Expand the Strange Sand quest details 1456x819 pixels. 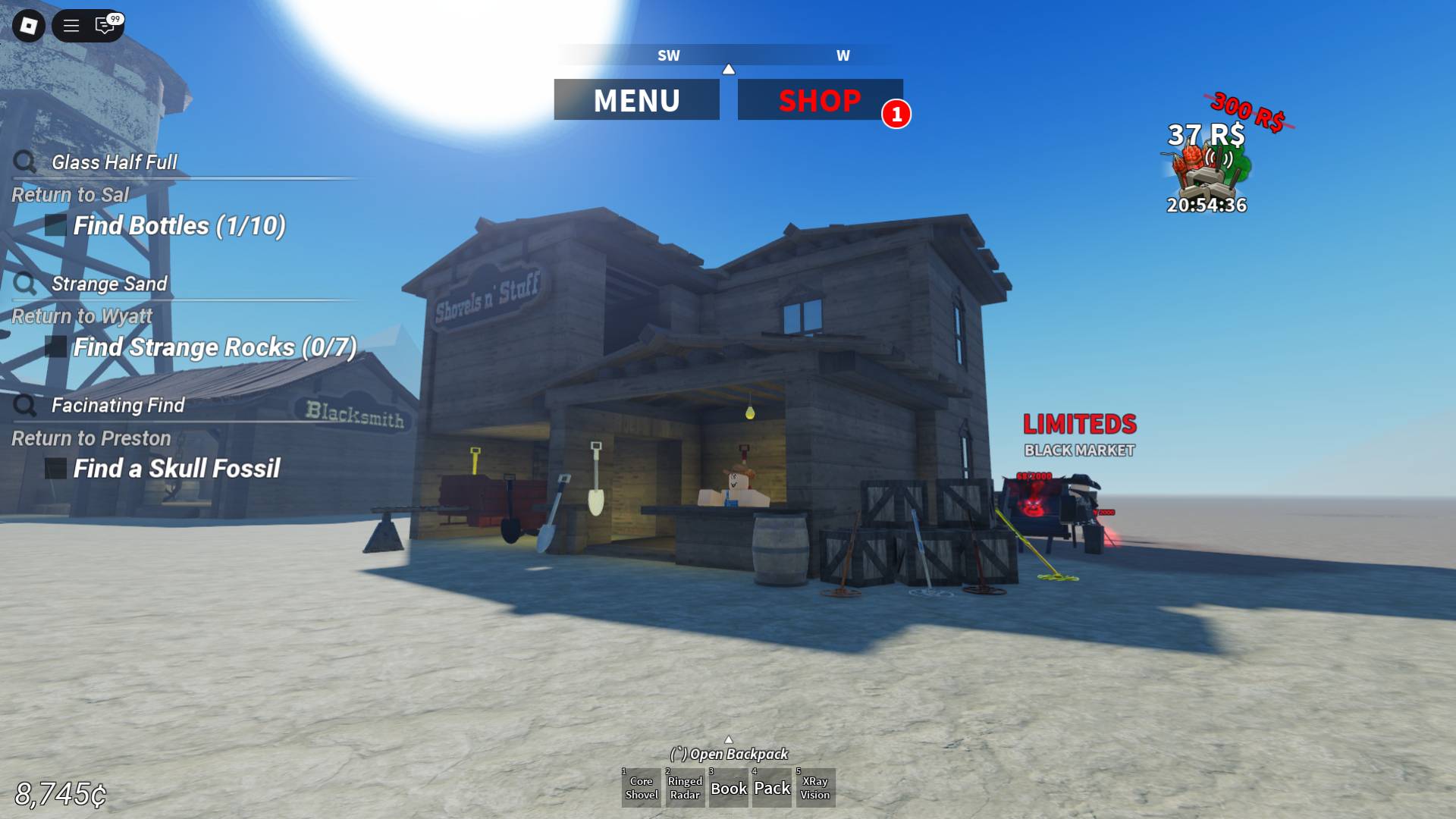pyautogui.click(x=24, y=282)
